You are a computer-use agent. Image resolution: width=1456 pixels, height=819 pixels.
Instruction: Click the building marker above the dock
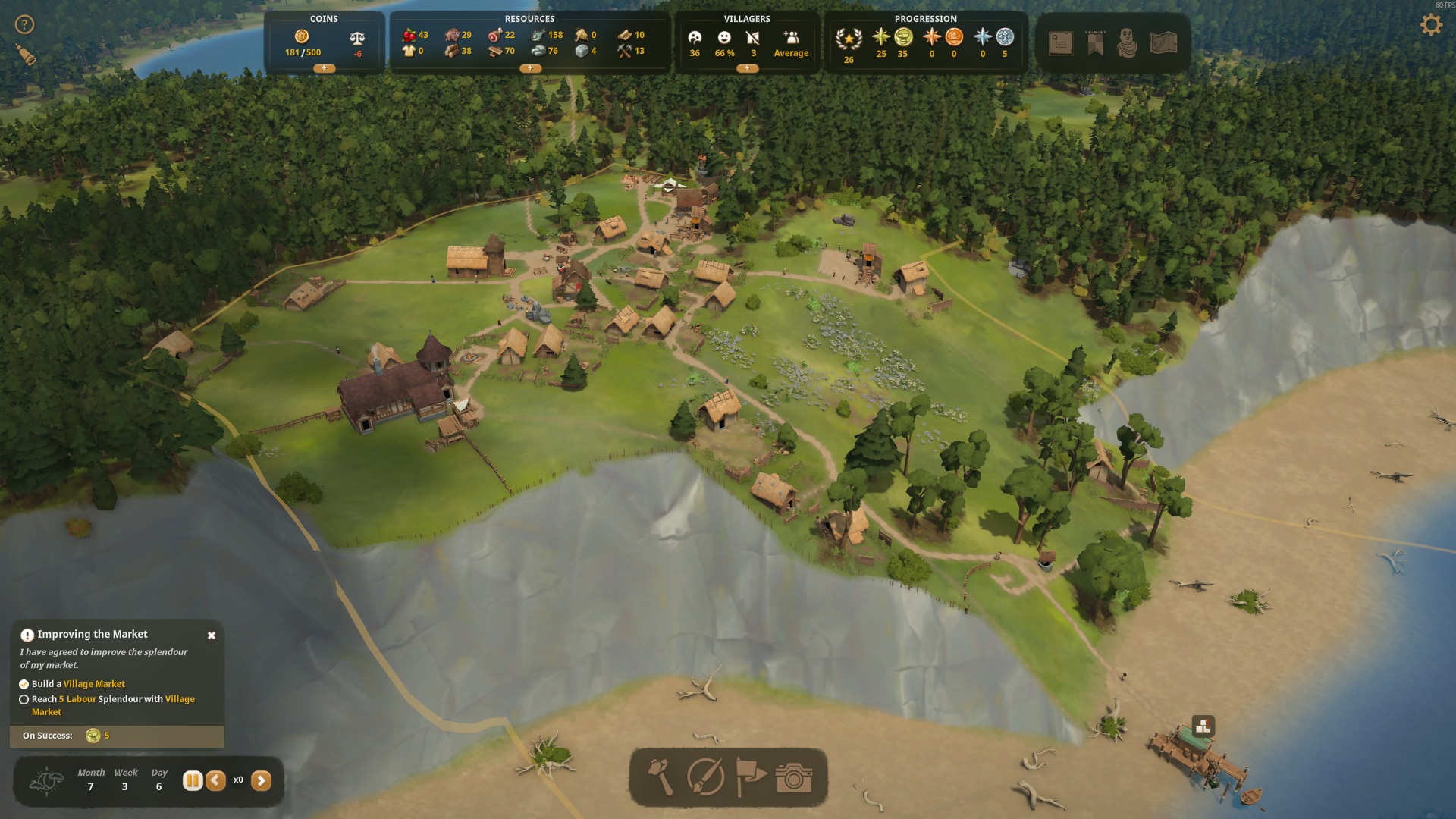coord(1203,727)
